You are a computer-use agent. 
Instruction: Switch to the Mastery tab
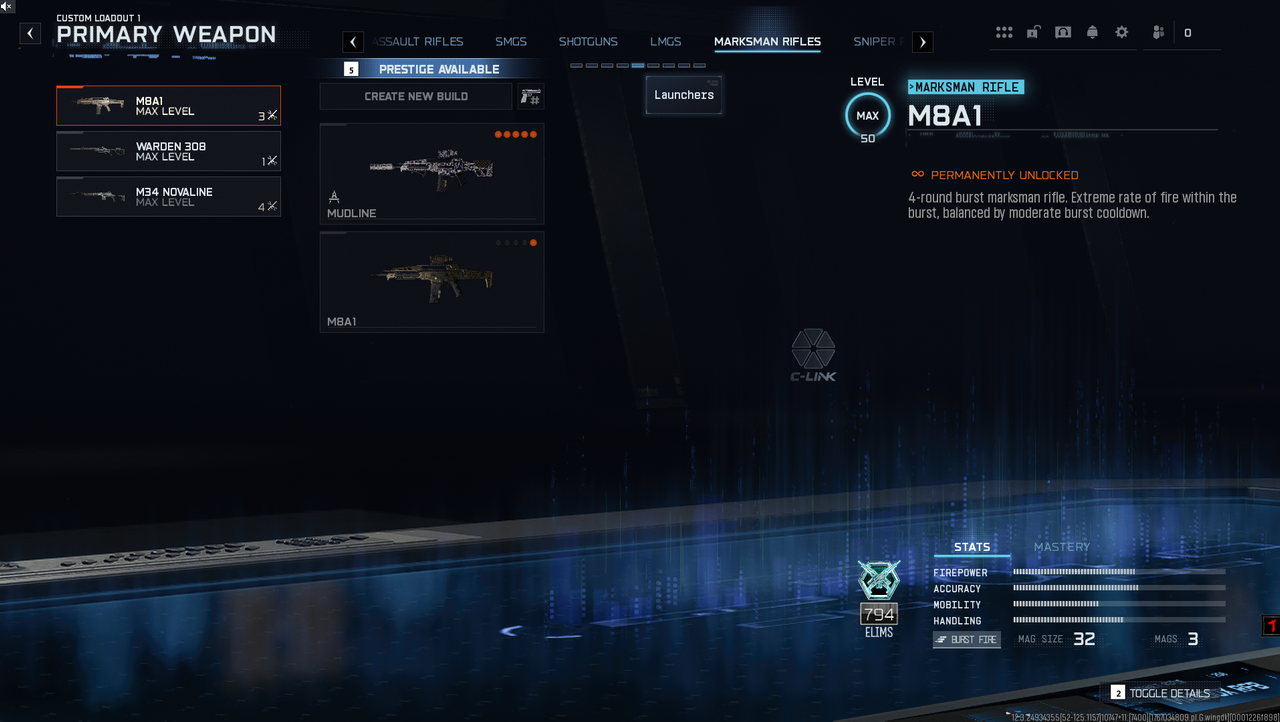[1061, 547]
